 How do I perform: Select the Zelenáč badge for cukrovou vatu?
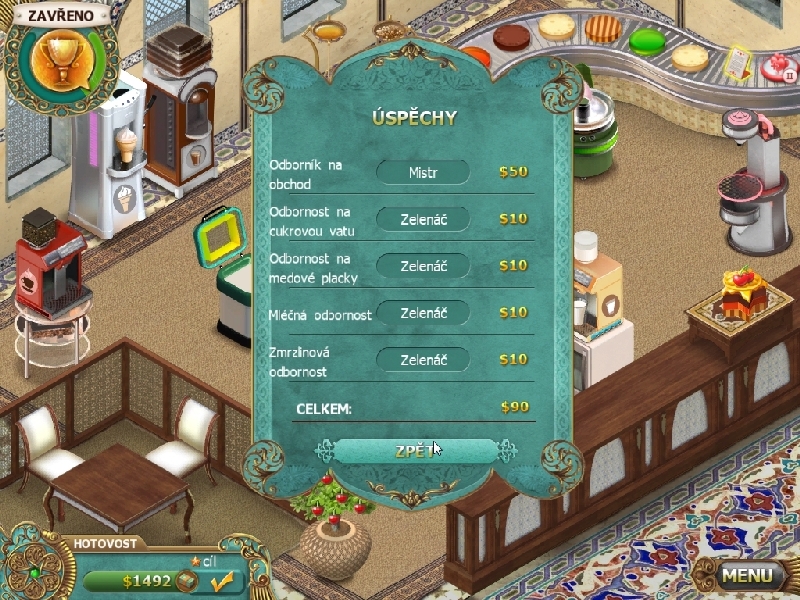[422, 219]
